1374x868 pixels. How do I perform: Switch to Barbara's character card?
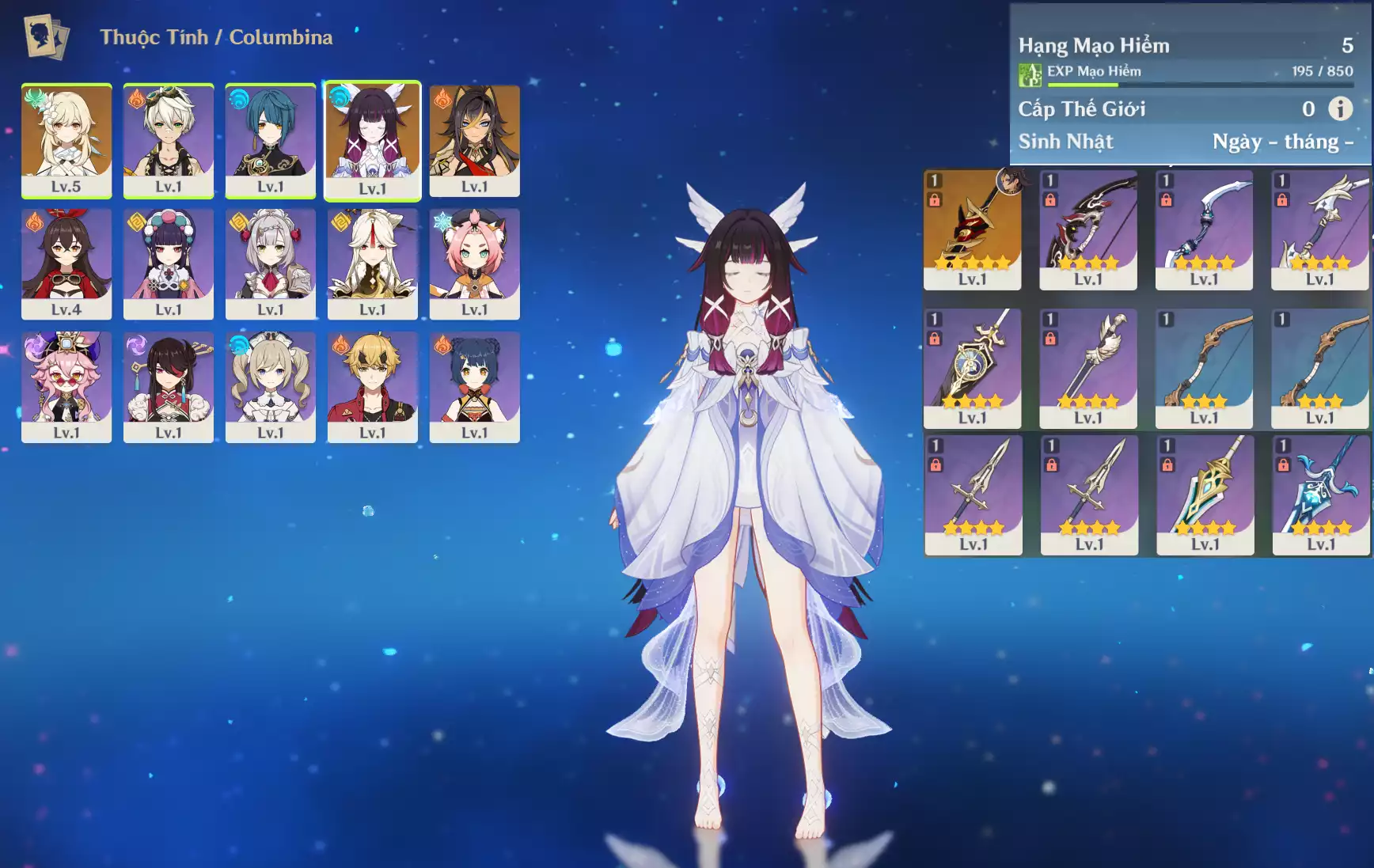[271, 387]
